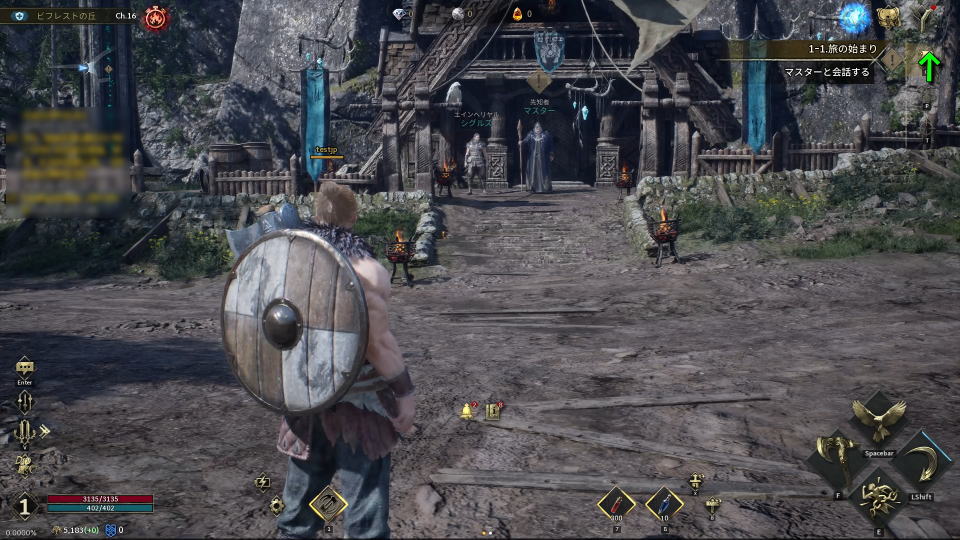Click the red circular buff icon beside Ch.16
The image size is (960, 540).
pyautogui.click(x=156, y=17)
